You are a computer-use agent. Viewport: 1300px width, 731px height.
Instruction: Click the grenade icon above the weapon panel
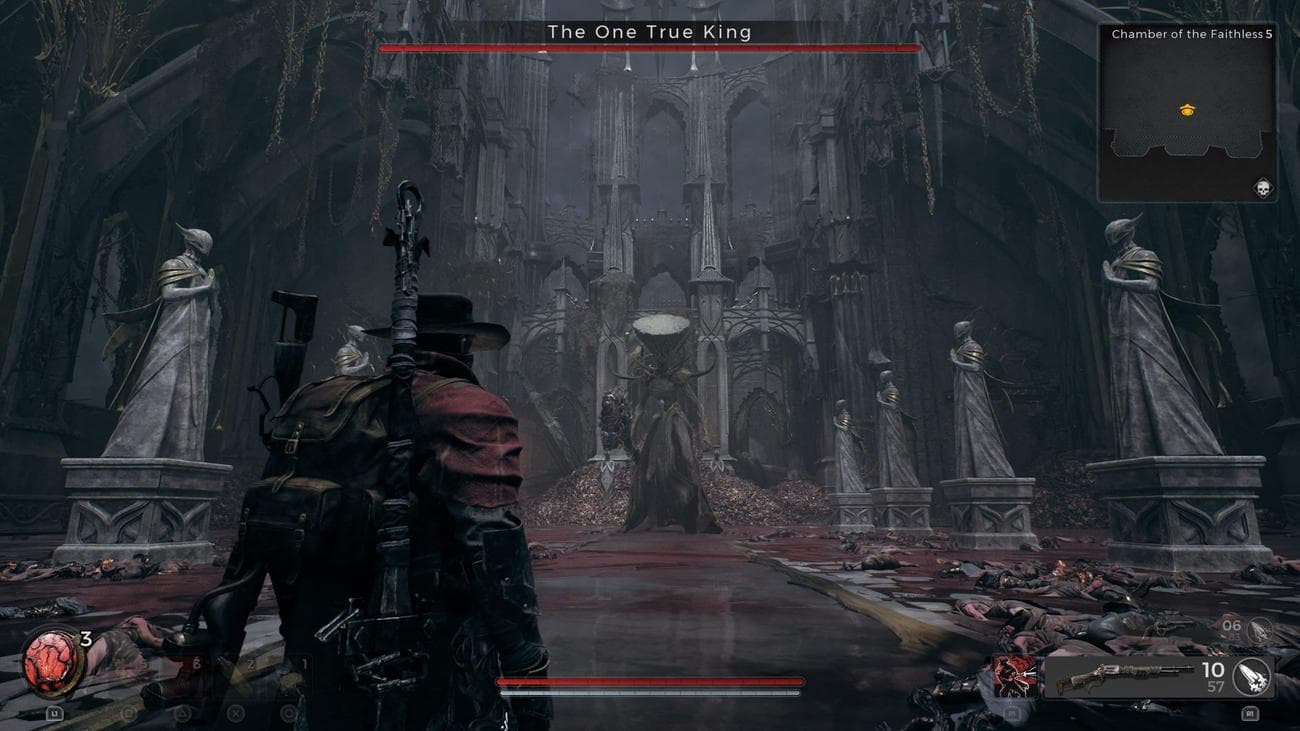coord(1260,629)
